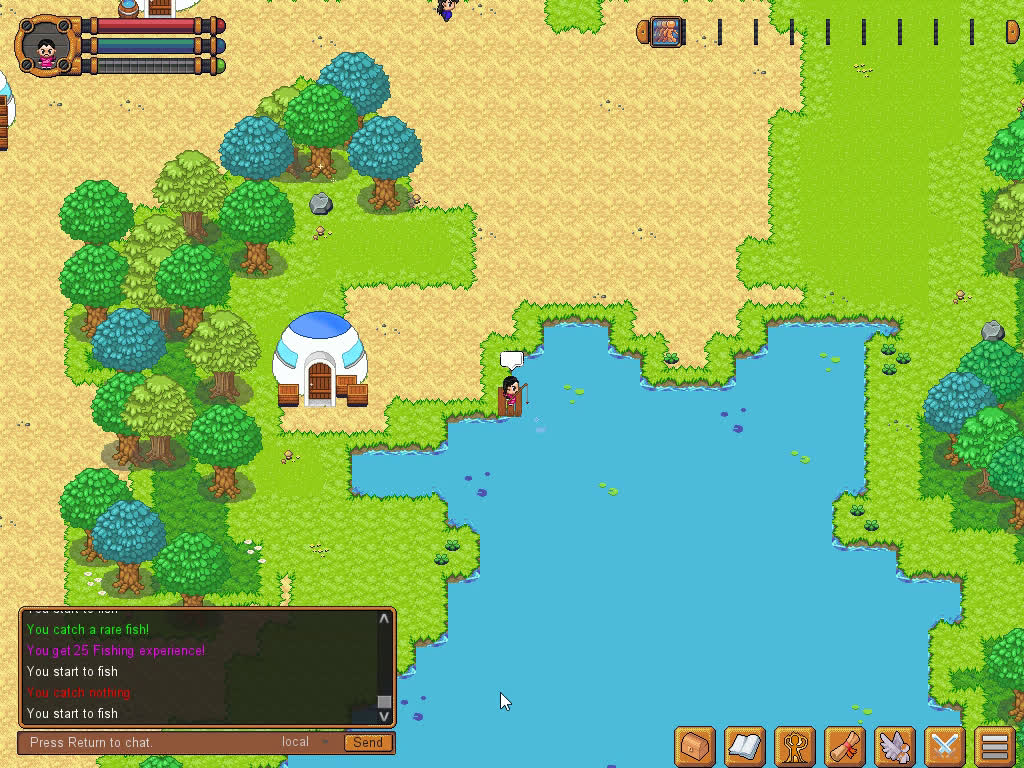
Task: Select the orange figures icon in the top bar
Action: (x=667, y=32)
